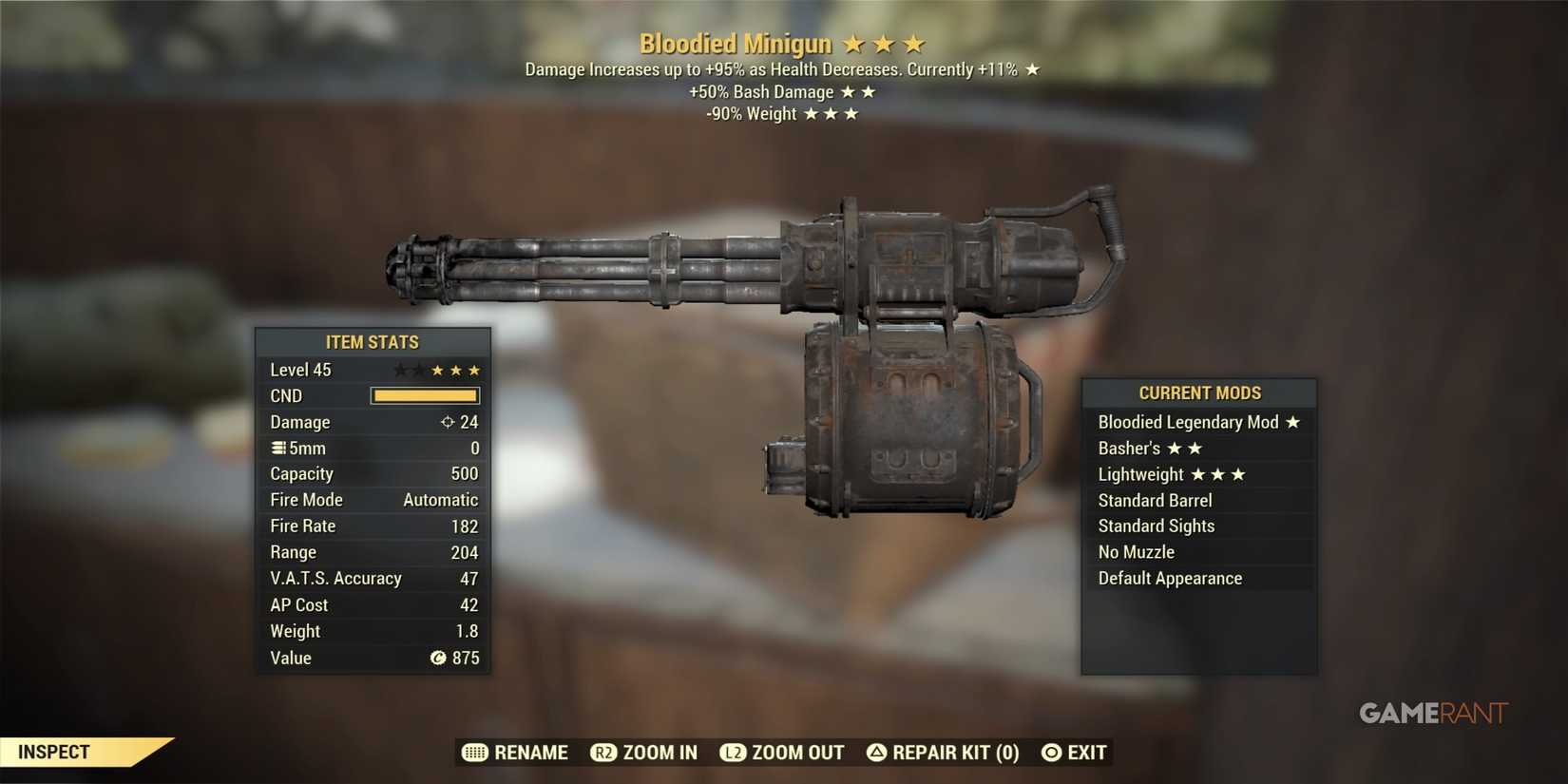Click the caps coin icon beside 875 value
1568x784 pixels.
pos(438,658)
